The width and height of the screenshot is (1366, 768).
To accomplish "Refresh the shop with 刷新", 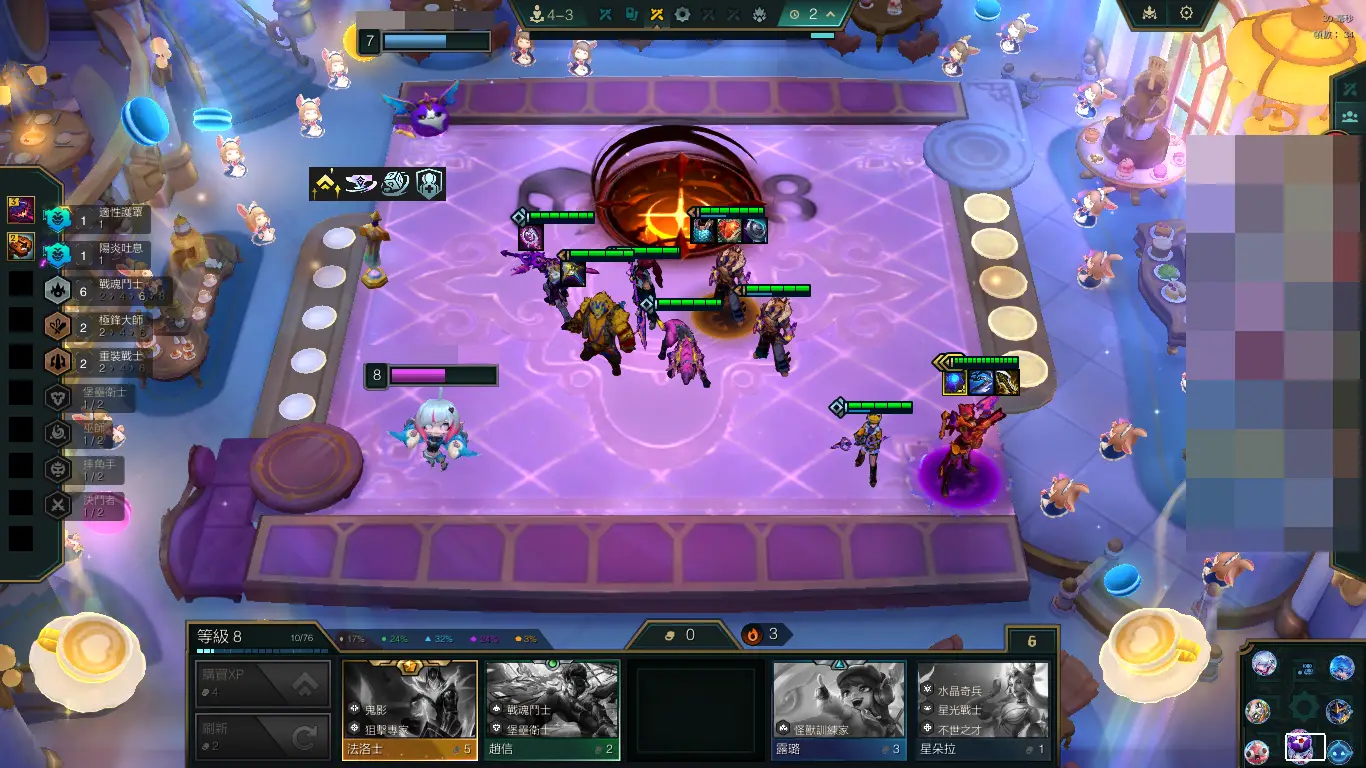I will 263,737.
